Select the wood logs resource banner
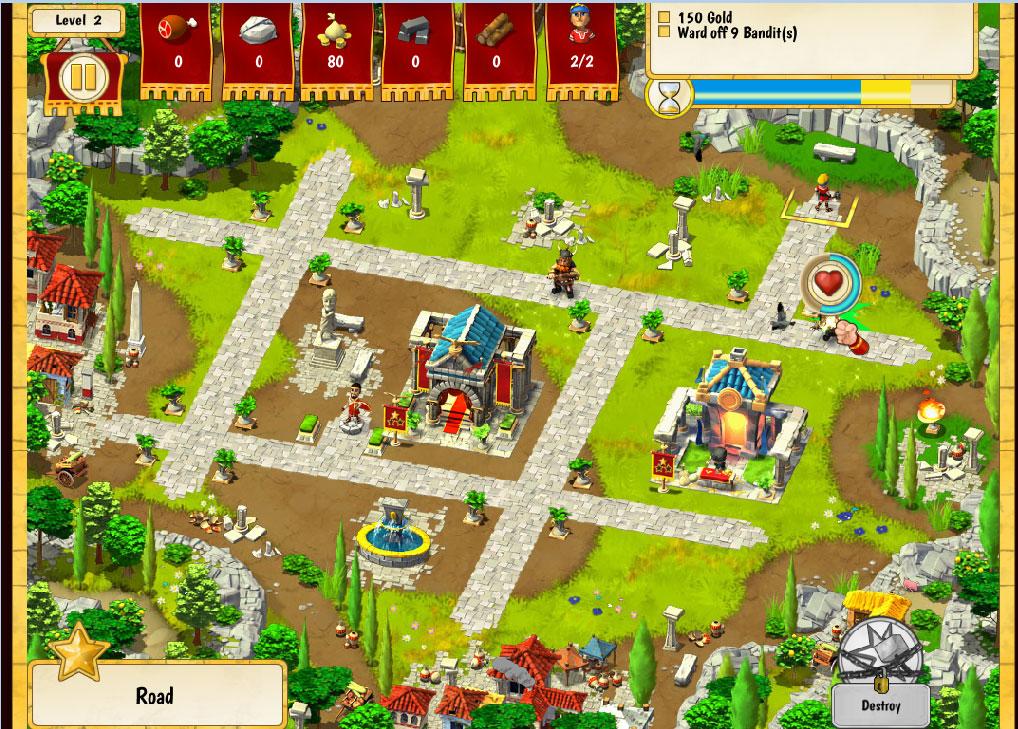The width and height of the screenshot is (1018, 729). [x=497, y=48]
